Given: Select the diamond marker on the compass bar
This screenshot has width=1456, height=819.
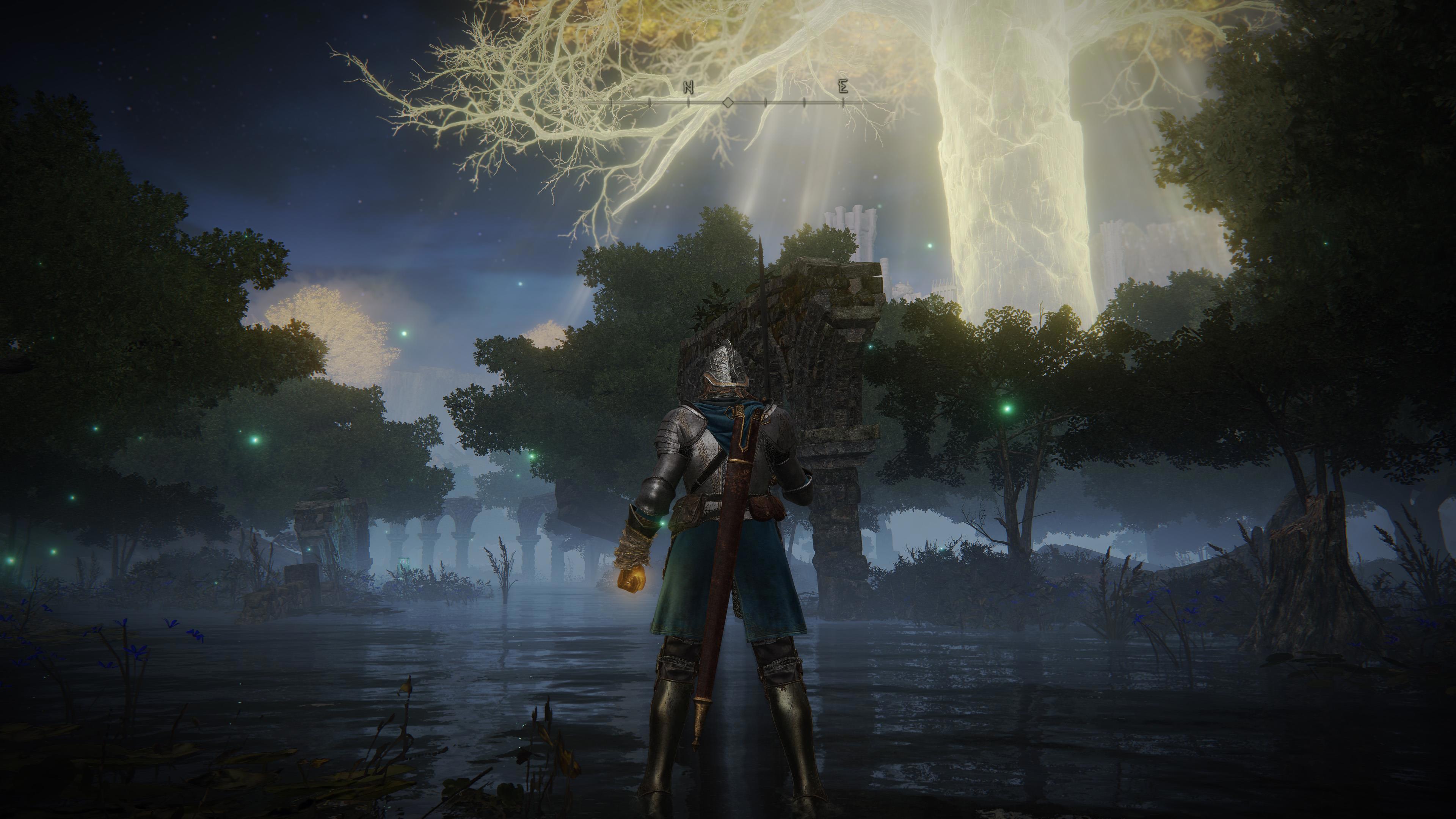Looking at the screenshot, I should click(728, 103).
